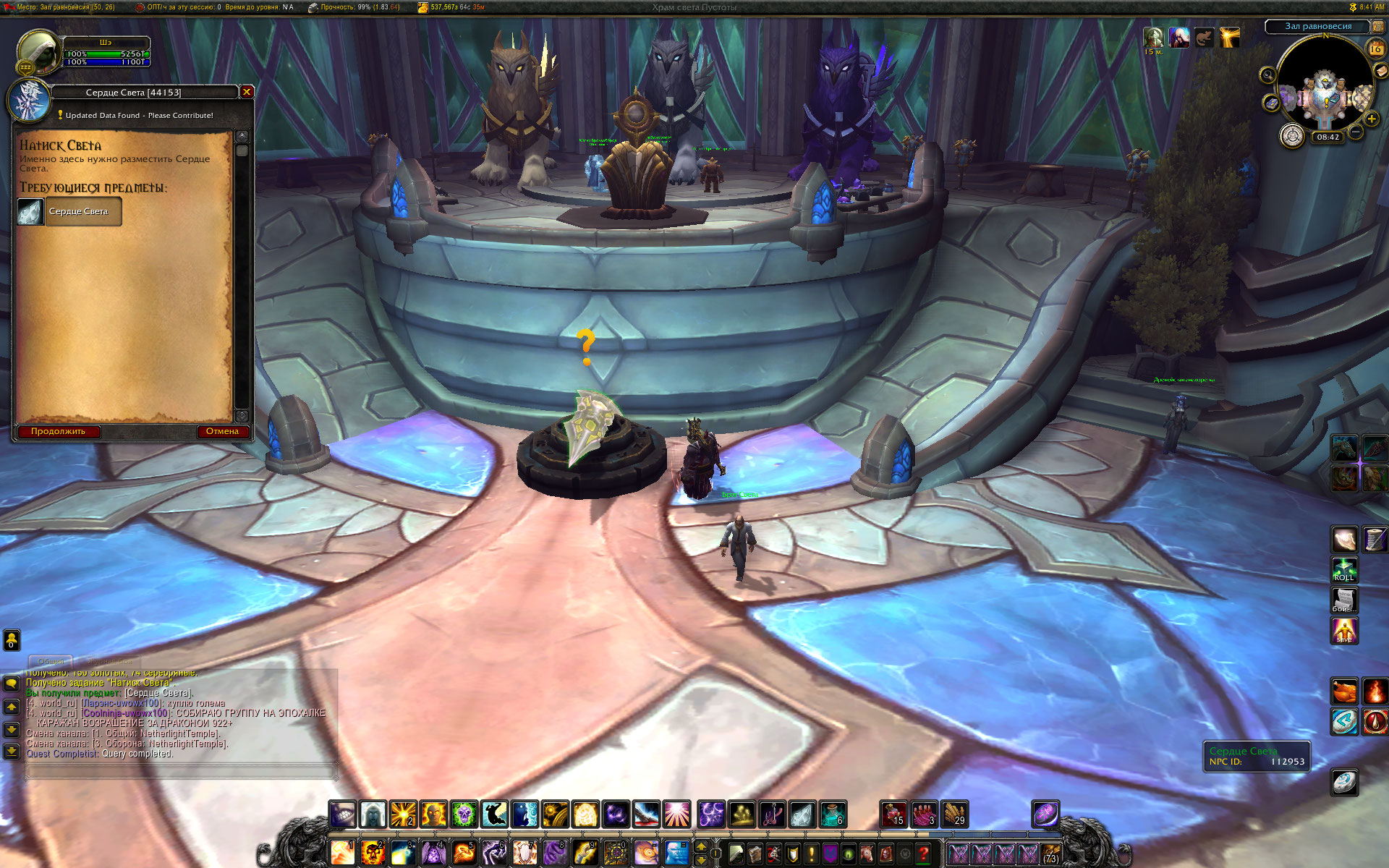Close the Сердце Света quest window
This screenshot has height=868, width=1389.
pyautogui.click(x=247, y=92)
